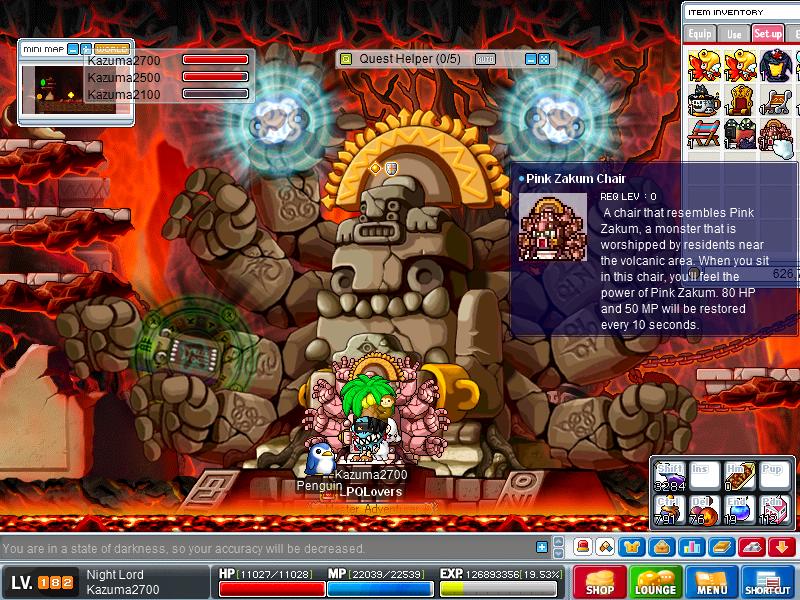800x600 pixels.
Task: Open the equipment shirt icon in toolbar
Action: (633, 547)
